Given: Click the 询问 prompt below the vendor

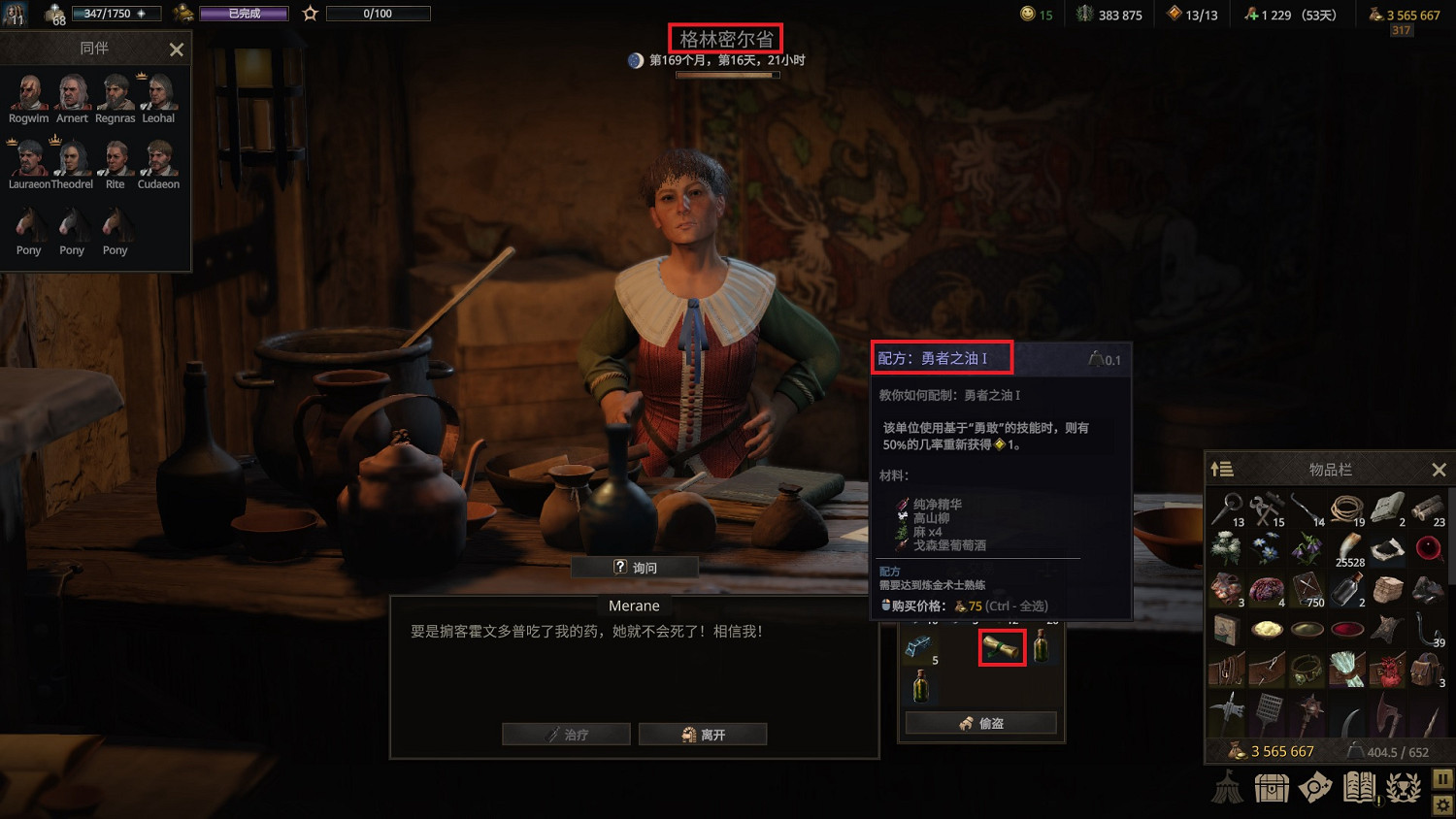Looking at the screenshot, I should click(x=637, y=567).
